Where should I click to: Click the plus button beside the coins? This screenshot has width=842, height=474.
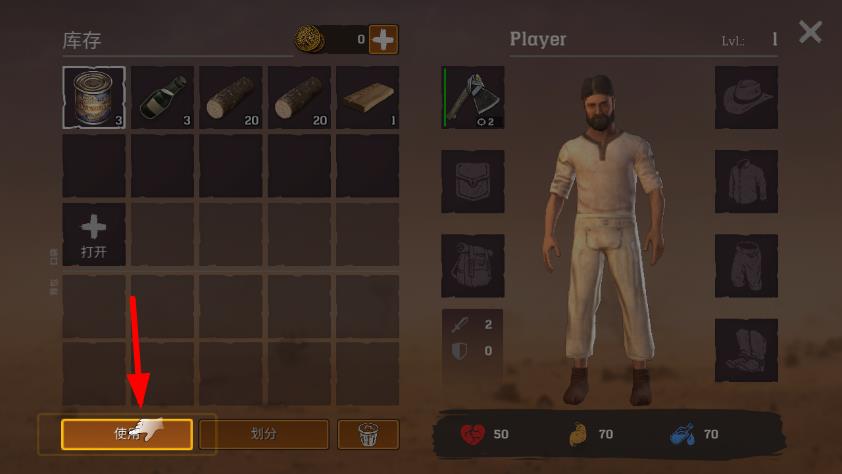tap(383, 40)
